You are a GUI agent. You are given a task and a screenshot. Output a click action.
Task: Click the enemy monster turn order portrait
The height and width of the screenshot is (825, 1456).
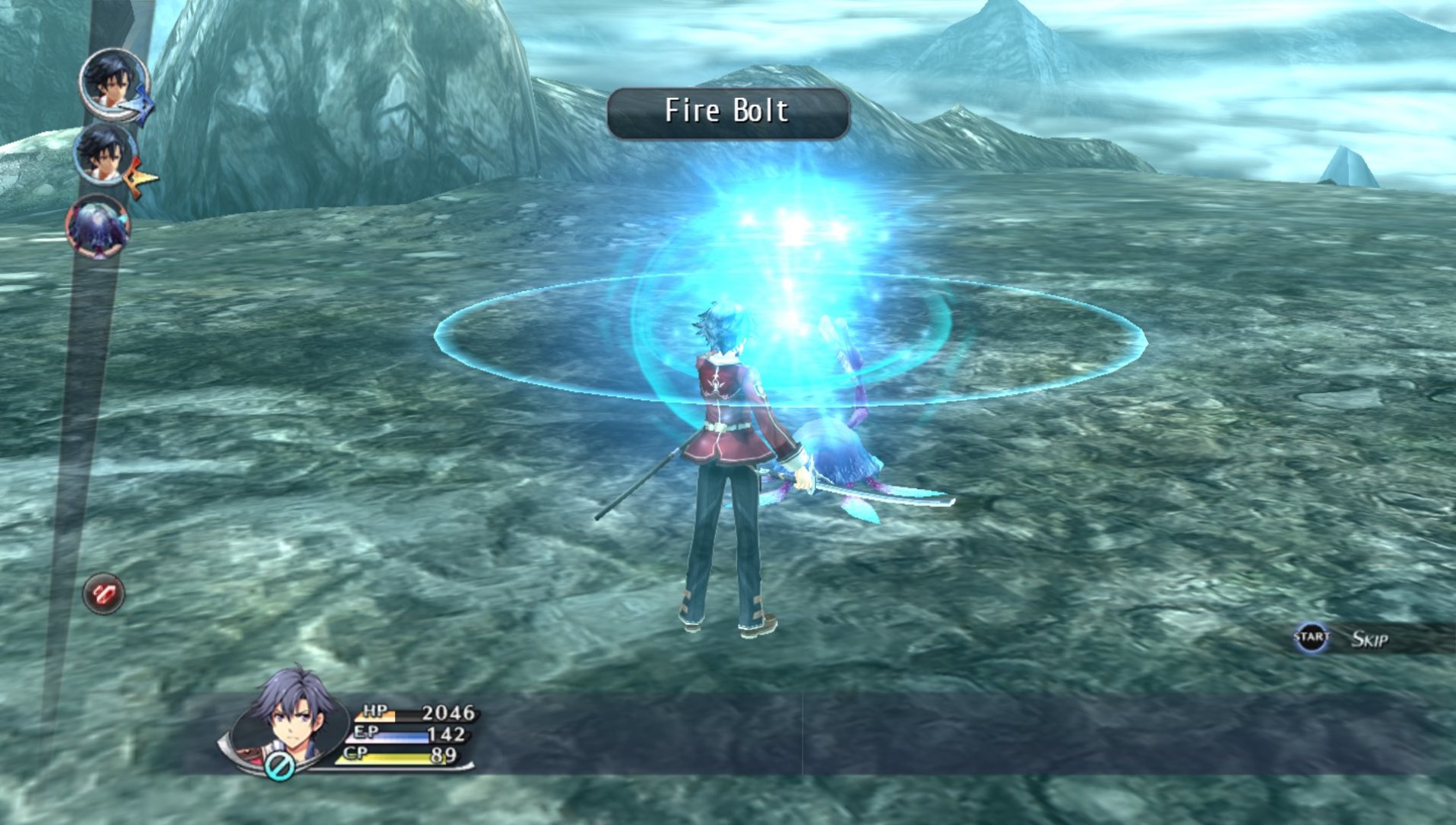[x=99, y=226]
